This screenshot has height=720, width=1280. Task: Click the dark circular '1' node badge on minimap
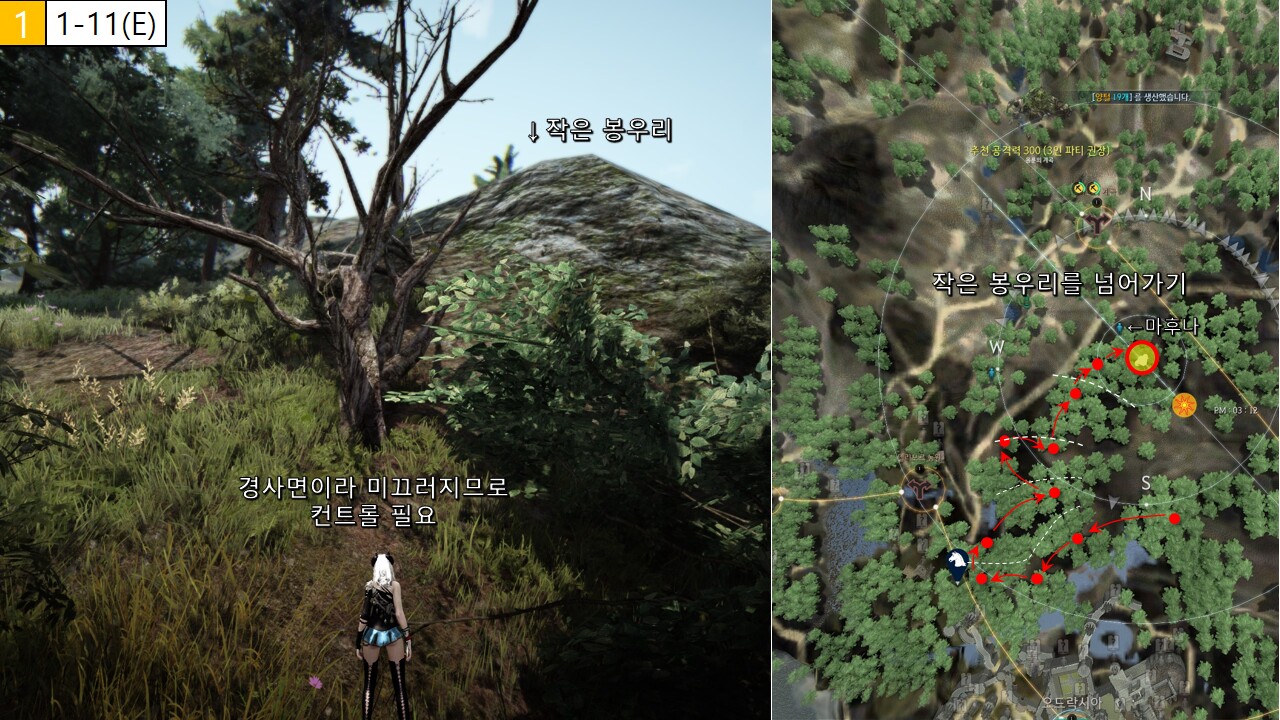1097,201
